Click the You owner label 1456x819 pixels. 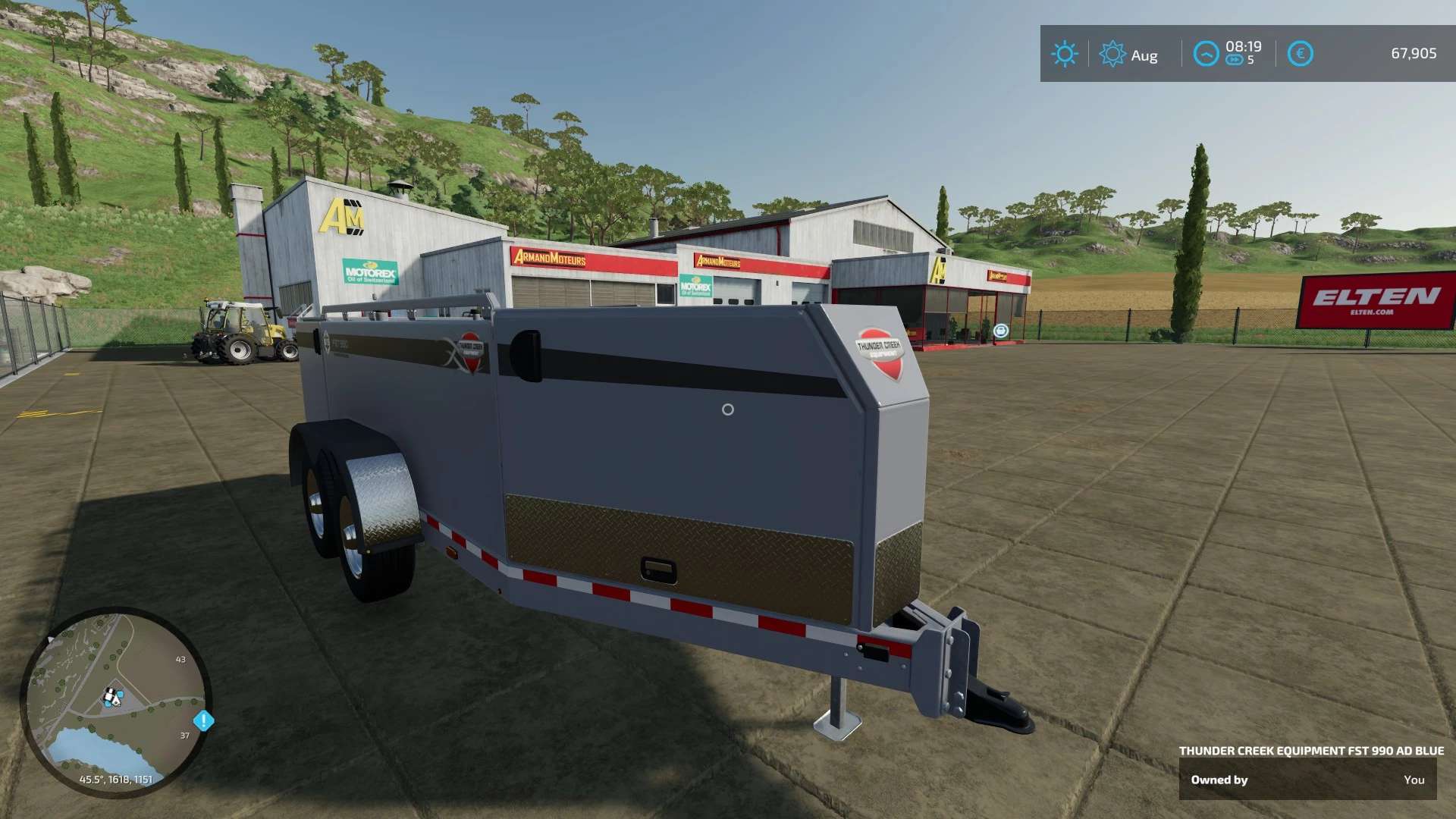pos(1417,780)
